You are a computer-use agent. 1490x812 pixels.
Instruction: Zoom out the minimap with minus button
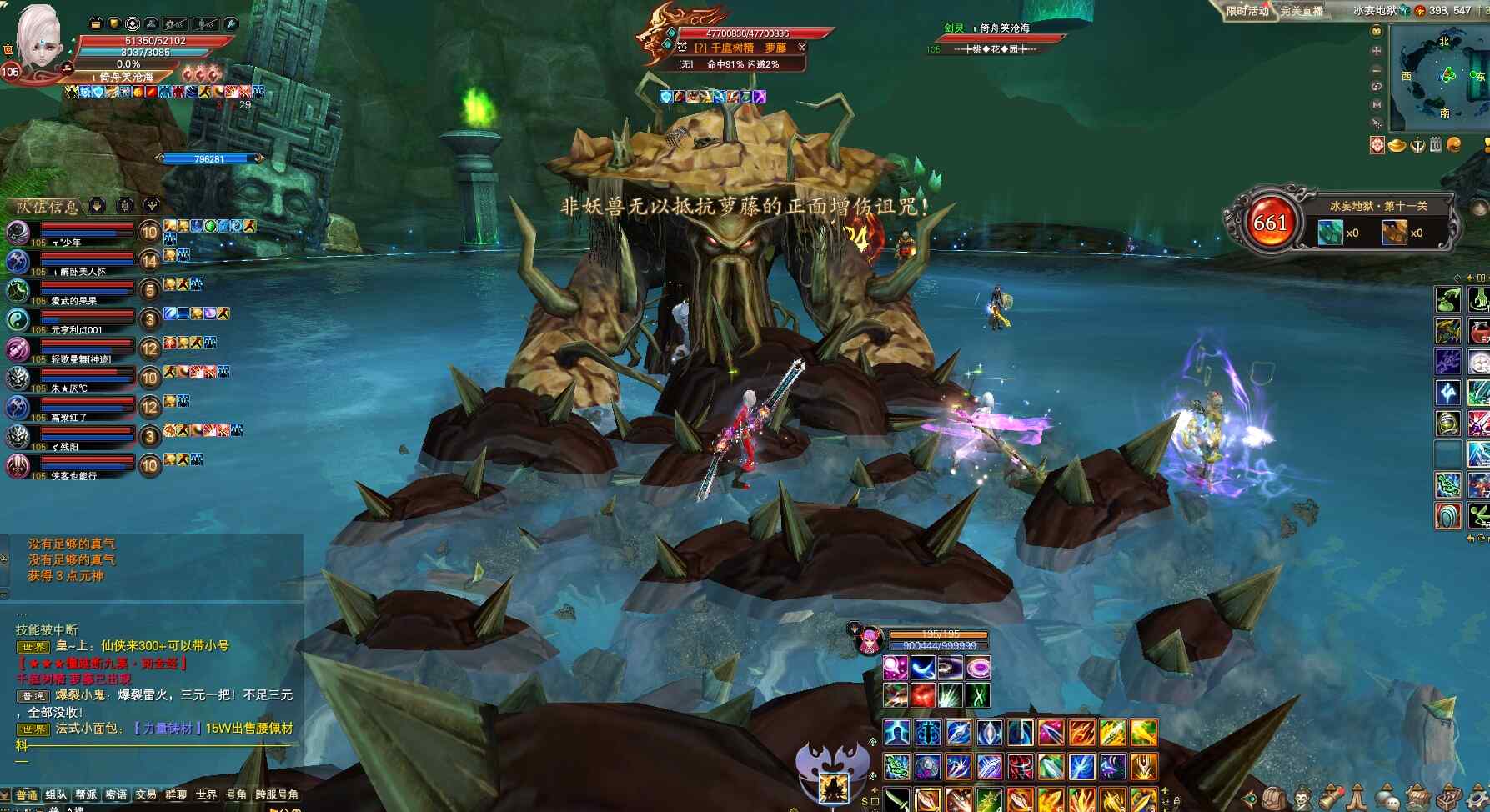[1377, 68]
